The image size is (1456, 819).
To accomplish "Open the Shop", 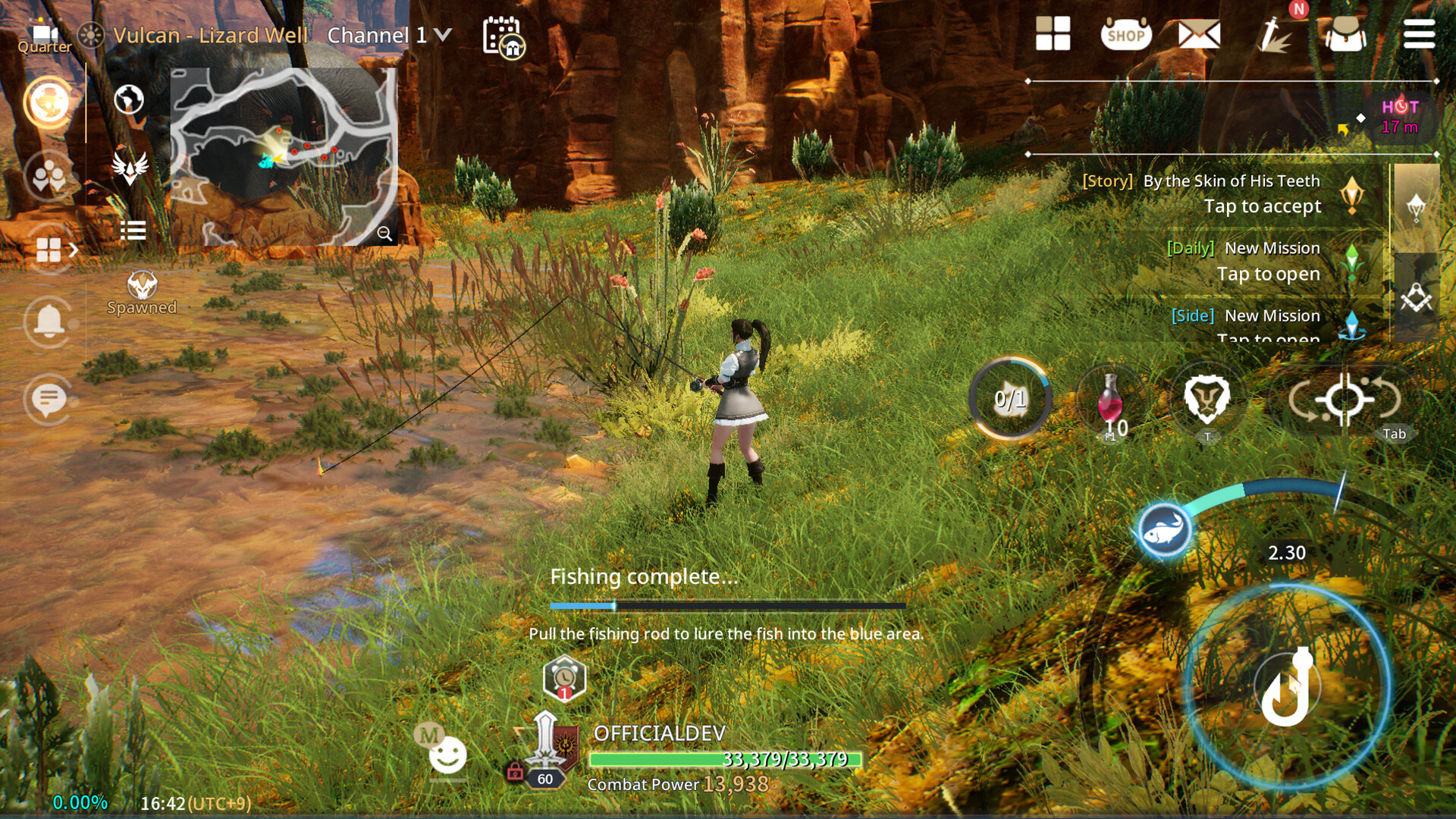I will [x=1128, y=34].
